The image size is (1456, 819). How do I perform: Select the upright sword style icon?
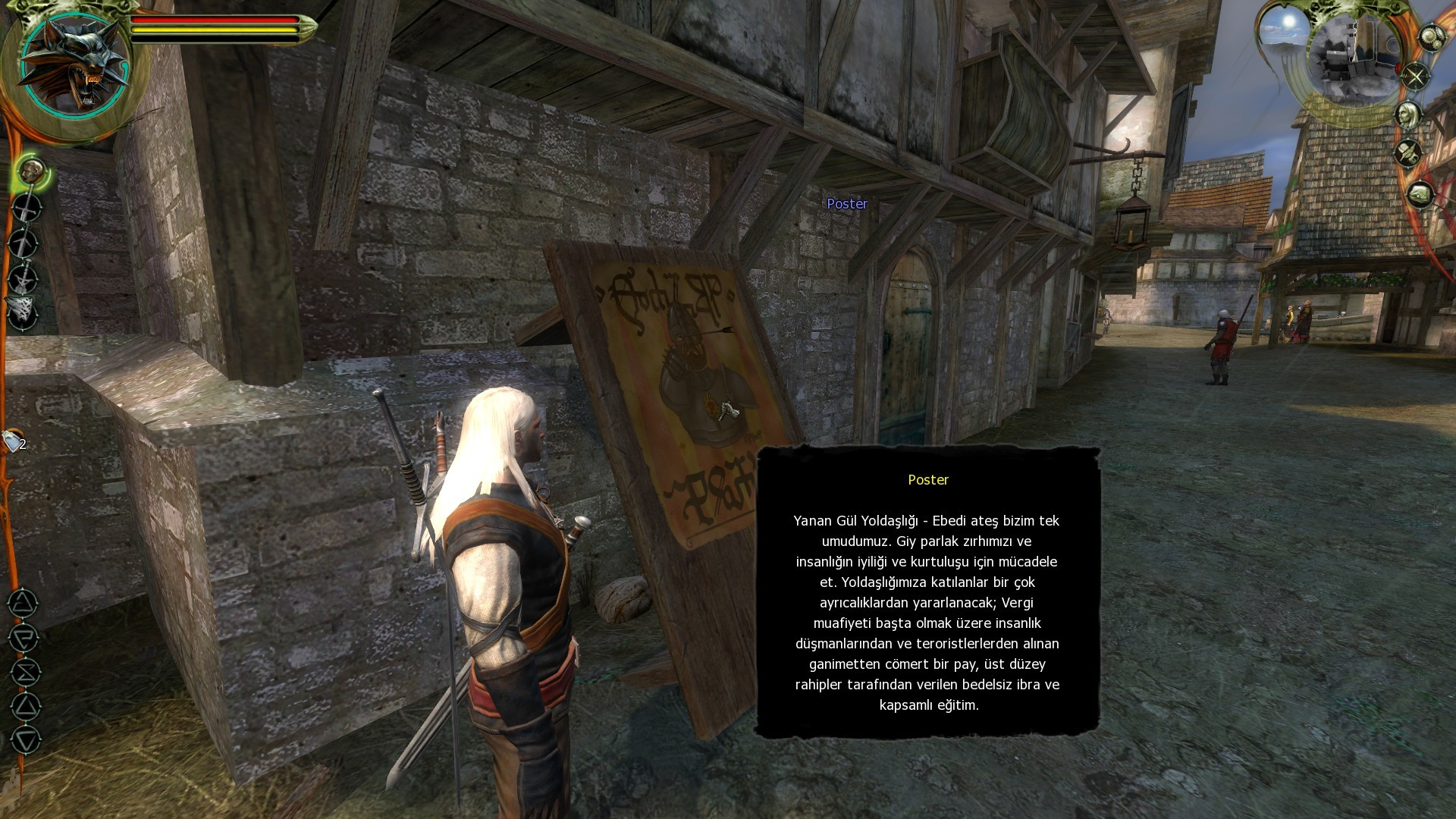click(27, 207)
